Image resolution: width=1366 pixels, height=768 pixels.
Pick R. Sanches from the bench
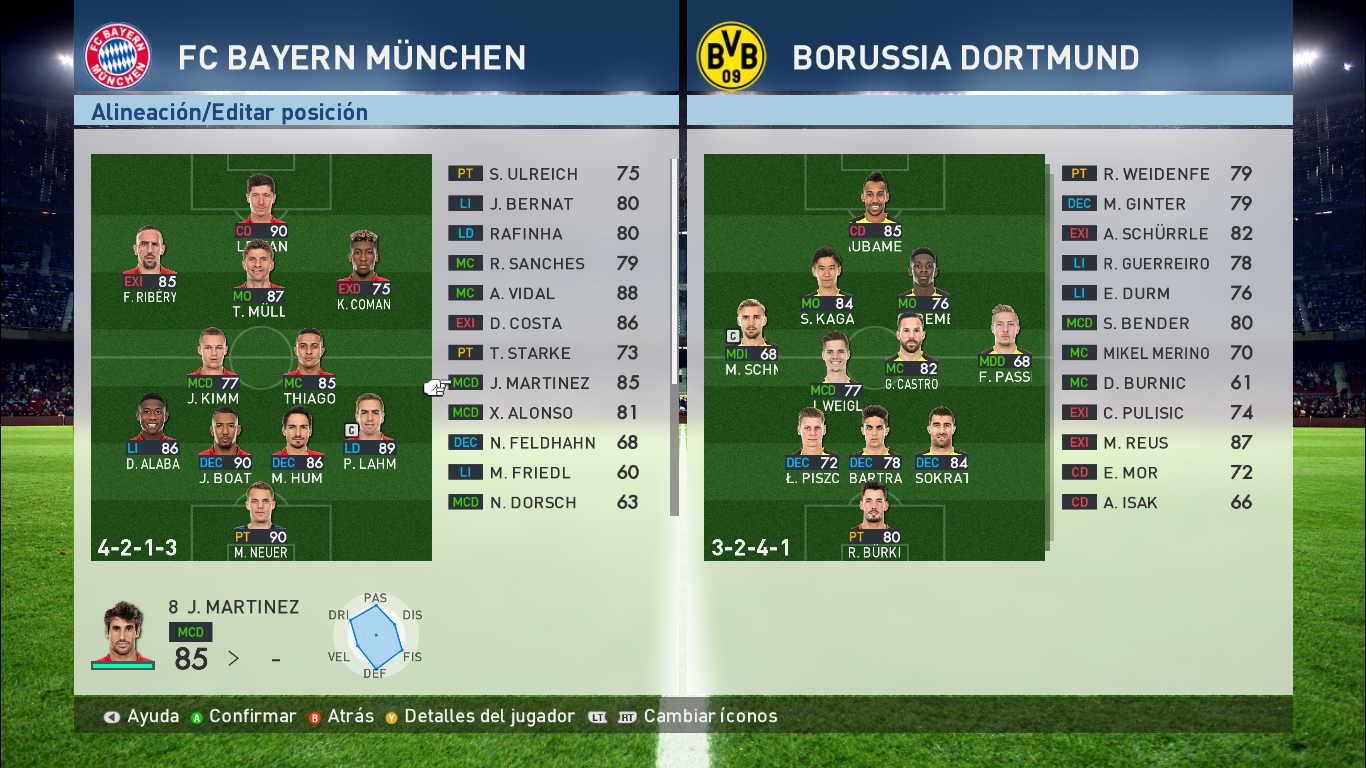coord(543,264)
